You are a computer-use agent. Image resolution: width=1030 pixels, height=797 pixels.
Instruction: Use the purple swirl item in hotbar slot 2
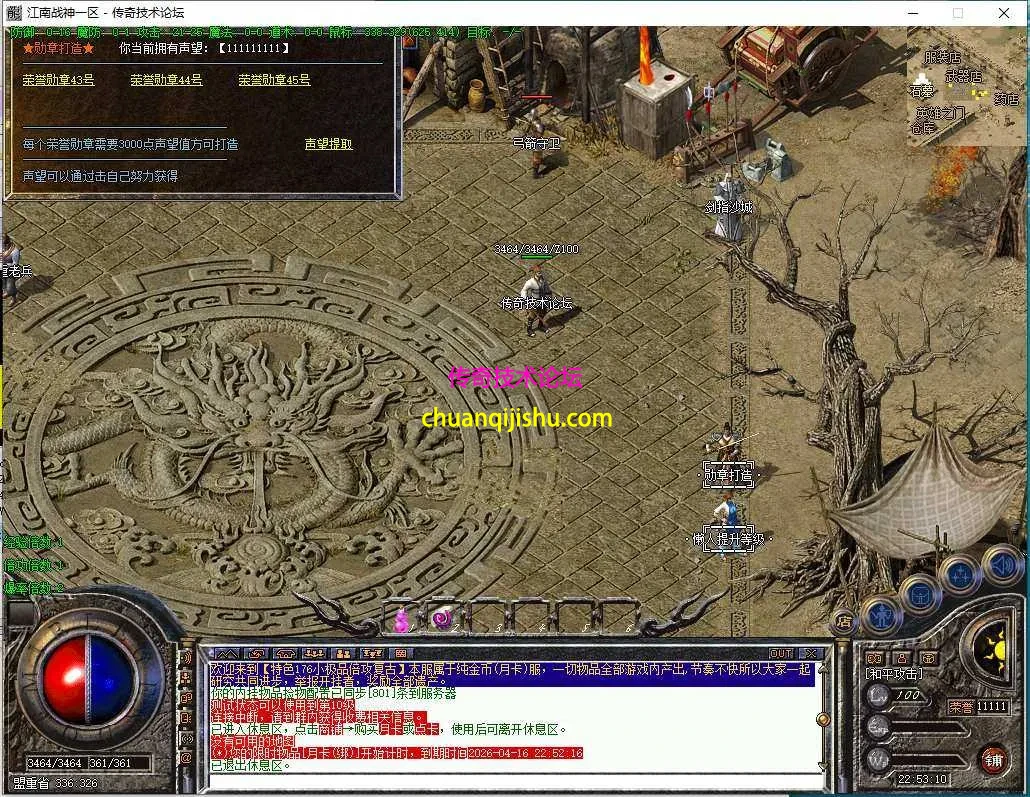(442, 620)
